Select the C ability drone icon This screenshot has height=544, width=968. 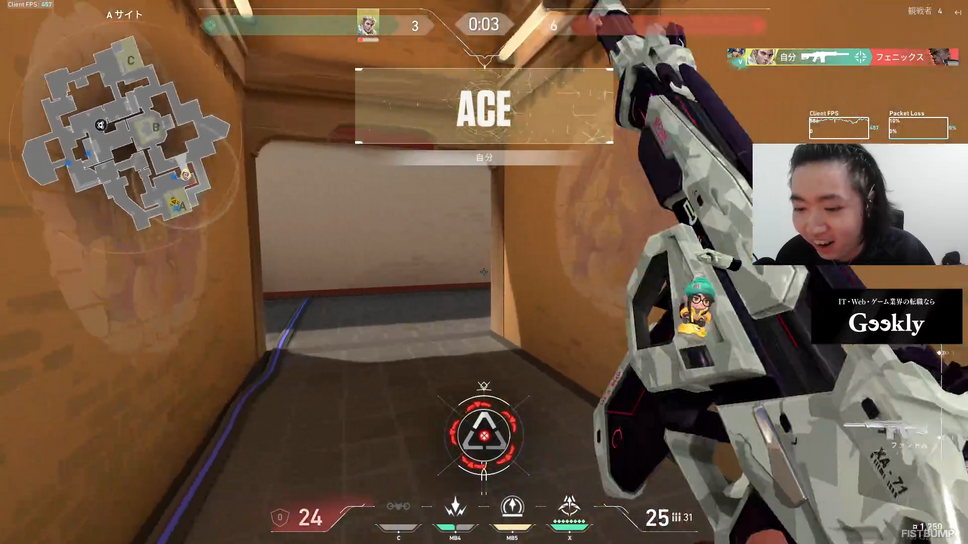[x=399, y=508]
